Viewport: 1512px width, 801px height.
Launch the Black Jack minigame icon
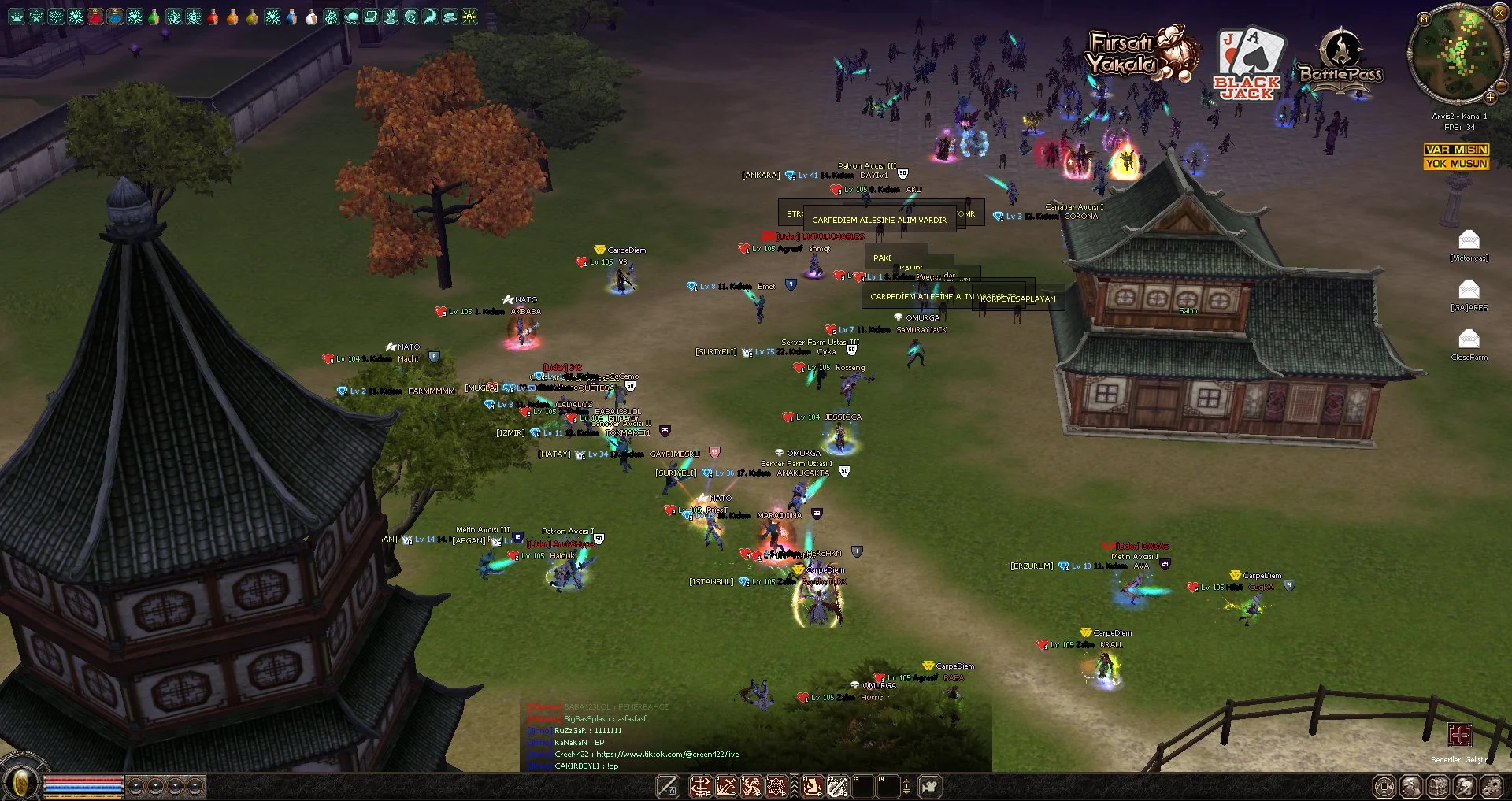point(1249,65)
